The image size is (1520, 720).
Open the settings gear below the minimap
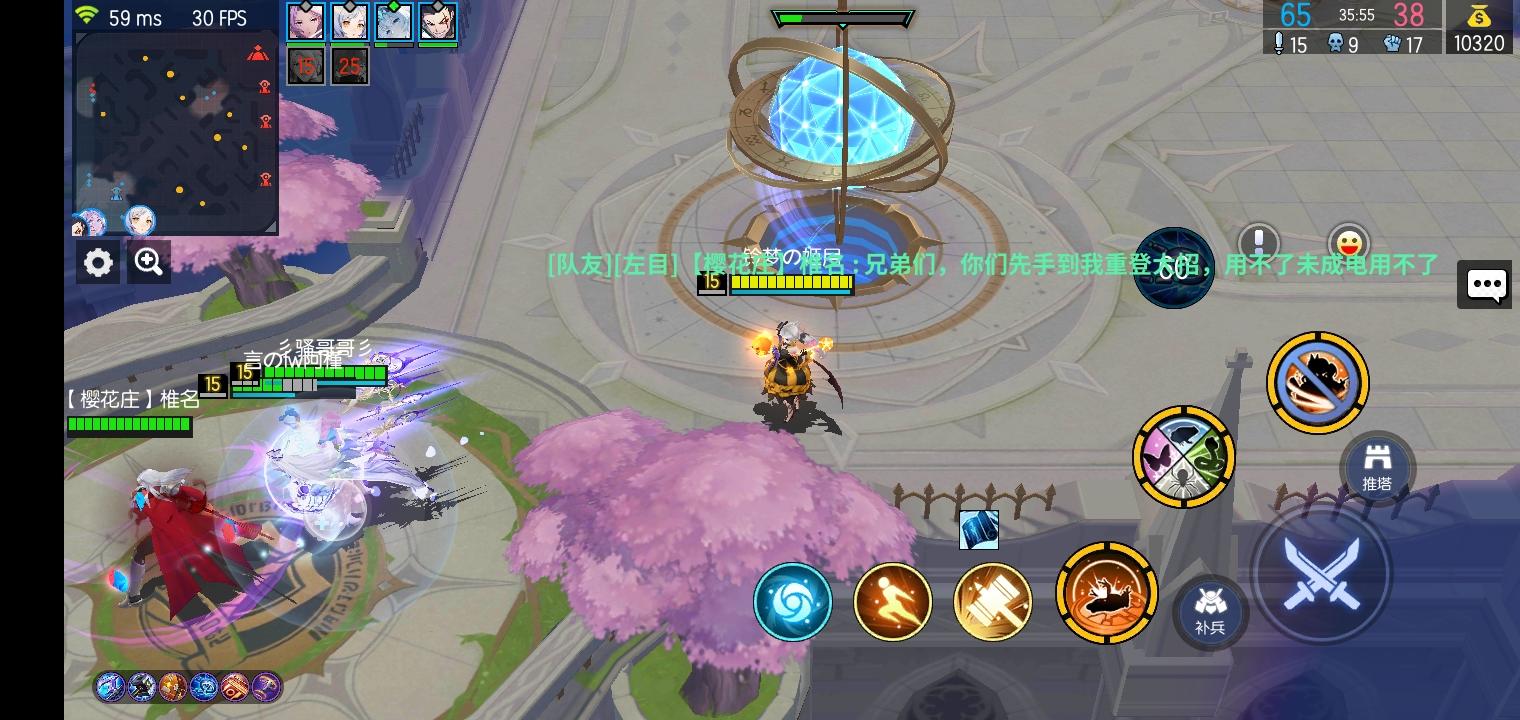coord(97,261)
